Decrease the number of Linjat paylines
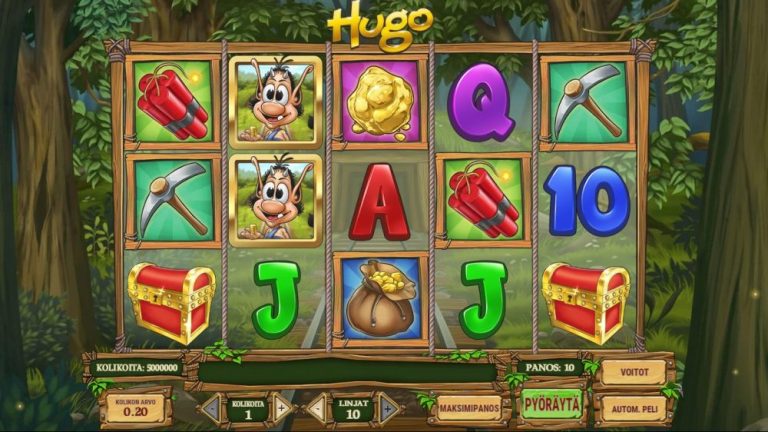The height and width of the screenshot is (432, 768). (316, 407)
